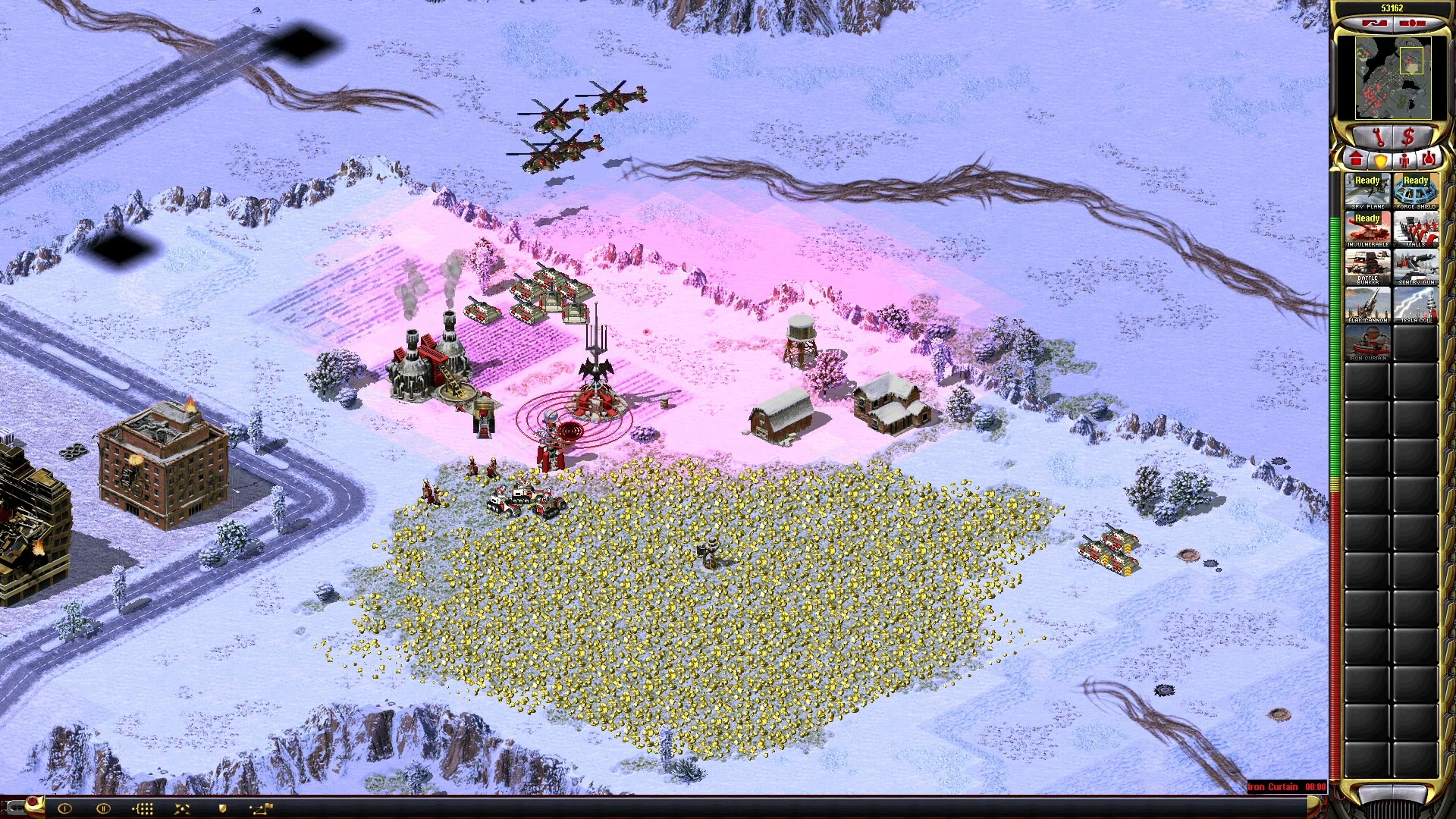
Task: Select the ready Force Shield power
Action: (1416, 190)
